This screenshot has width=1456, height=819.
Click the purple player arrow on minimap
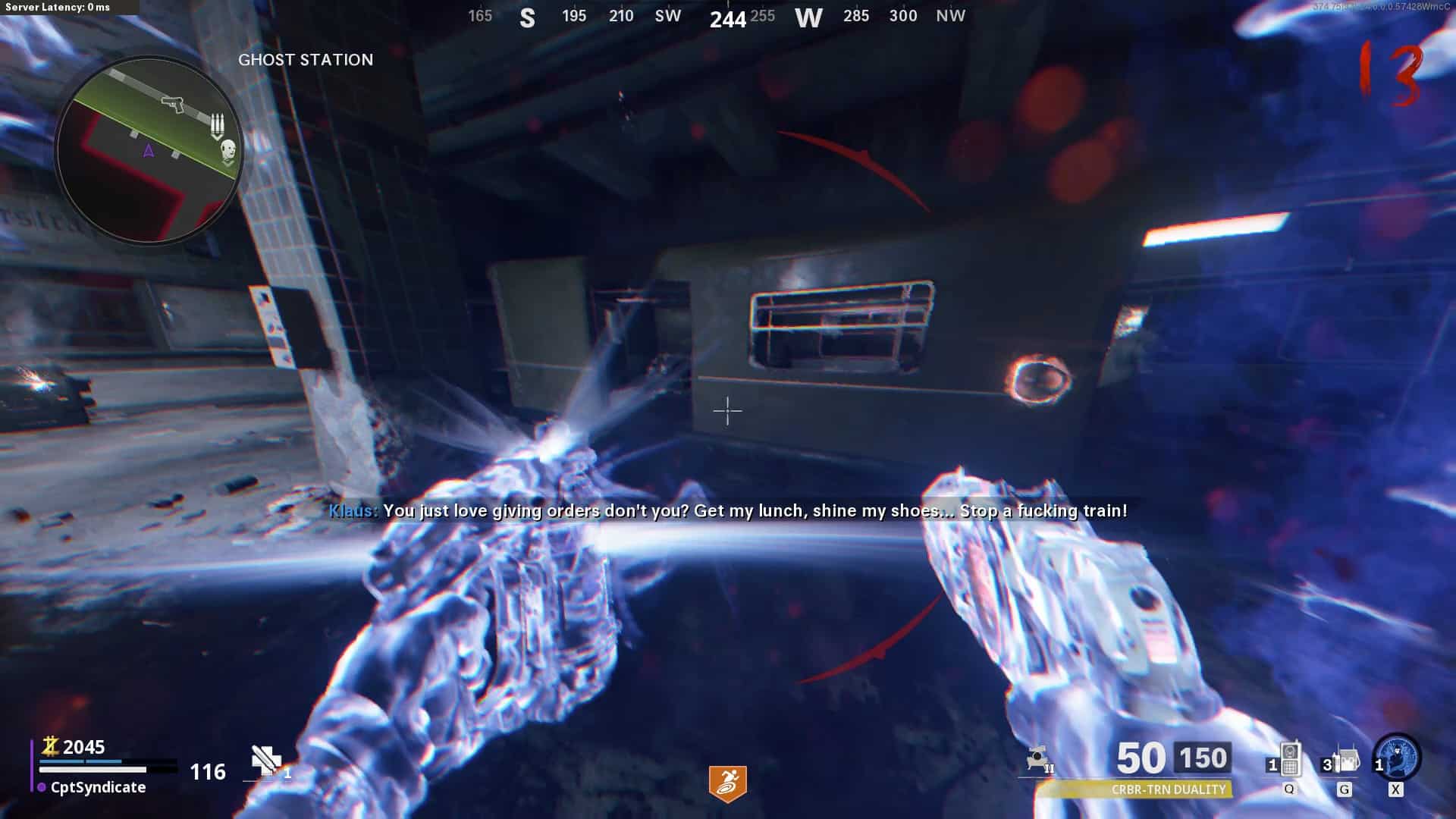coord(149,151)
